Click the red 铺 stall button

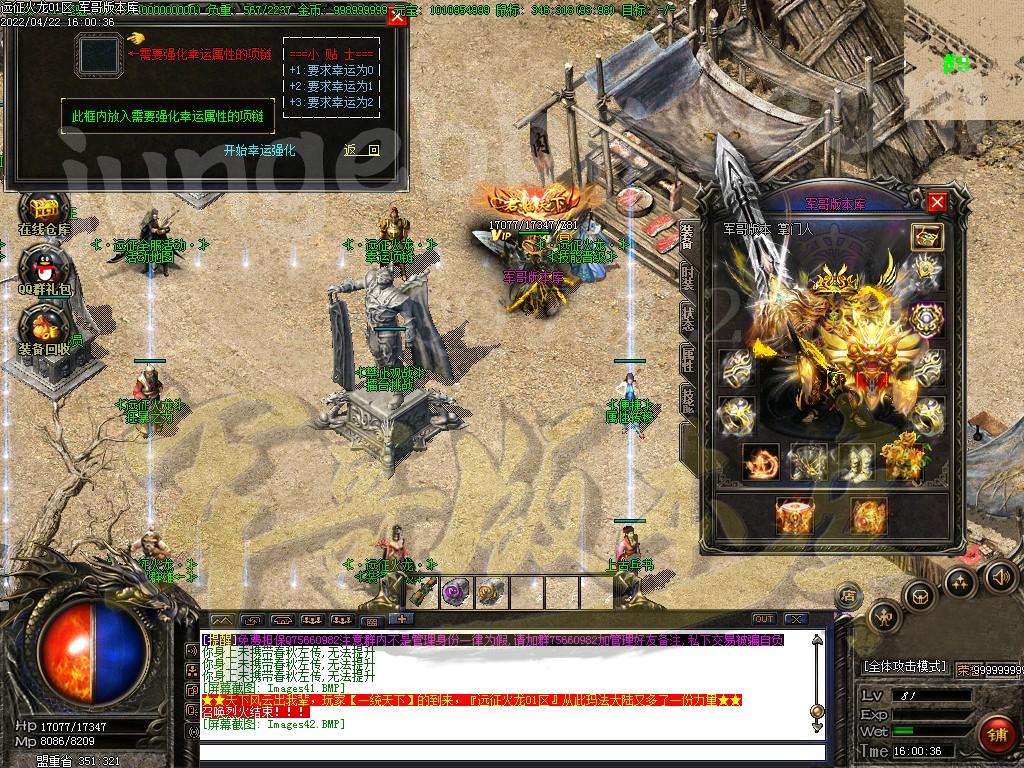995,735
